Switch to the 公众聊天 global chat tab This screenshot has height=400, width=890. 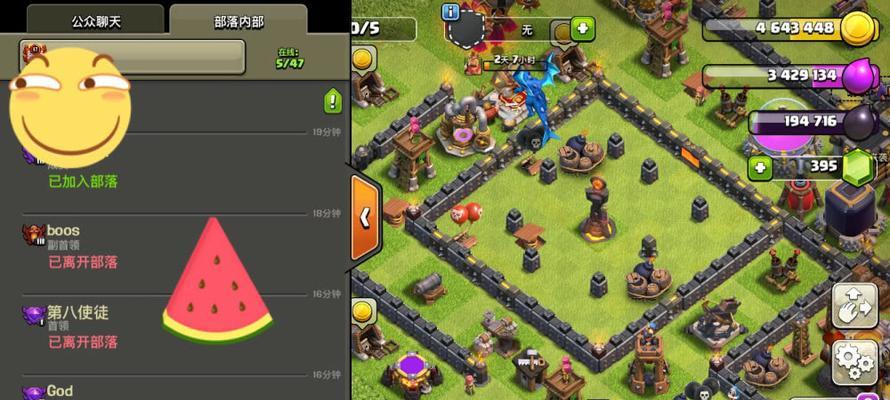[96, 20]
